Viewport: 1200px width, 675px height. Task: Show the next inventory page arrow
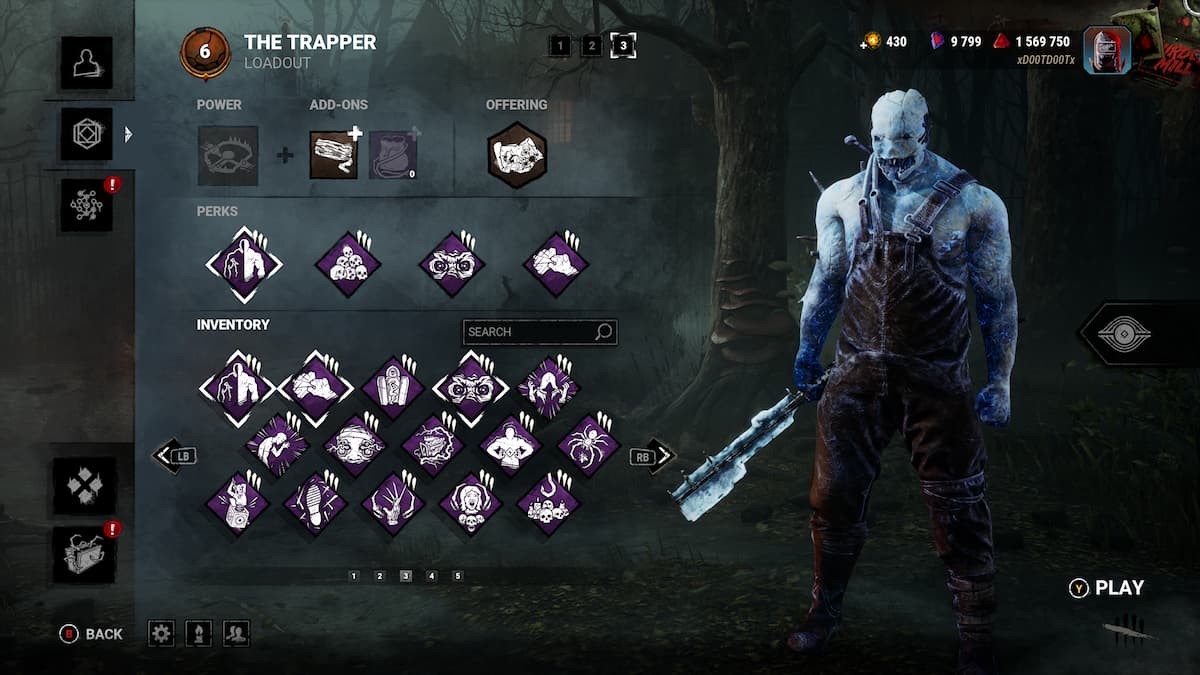[660, 457]
